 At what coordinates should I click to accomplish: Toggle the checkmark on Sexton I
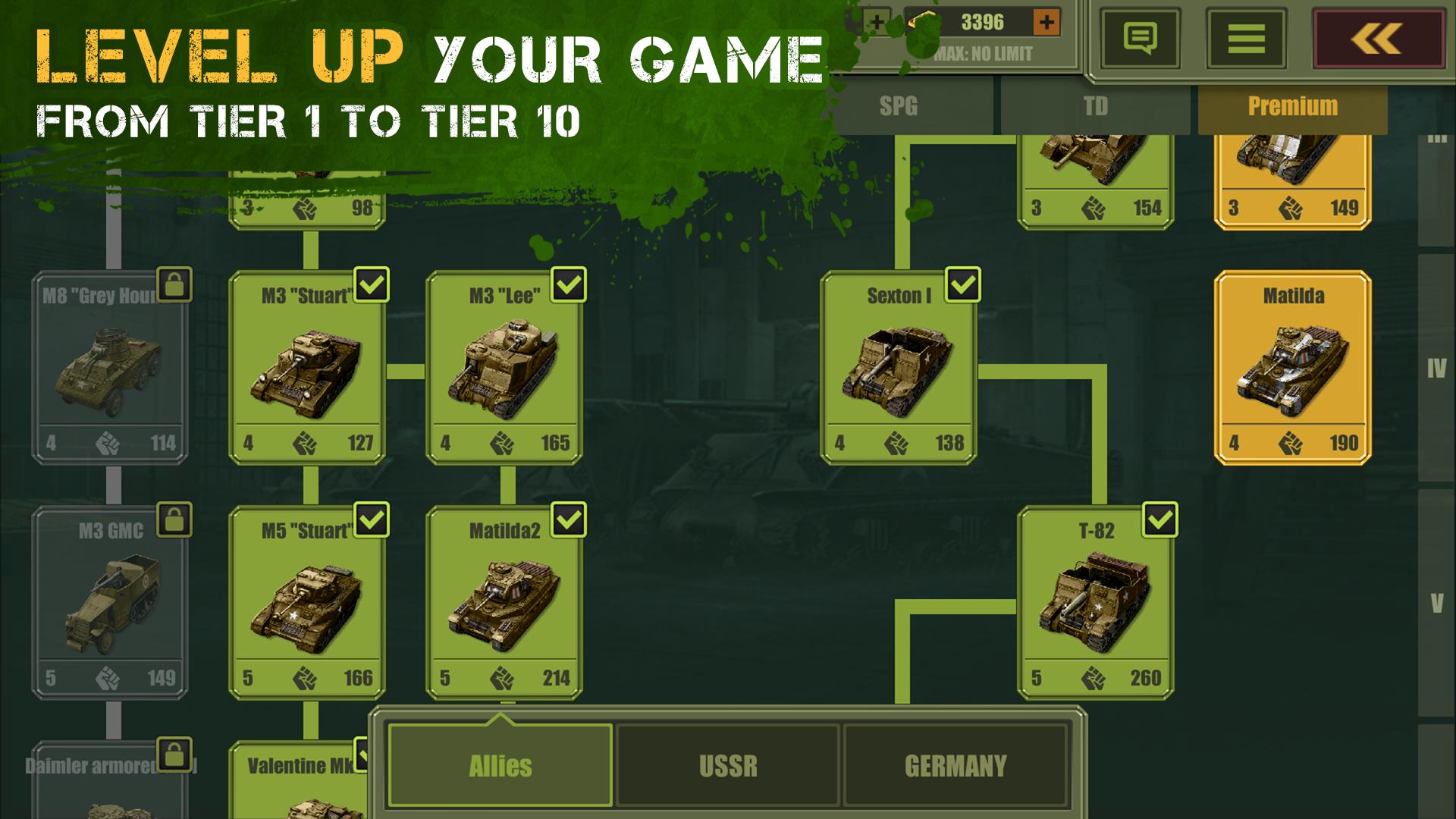tap(962, 285)
